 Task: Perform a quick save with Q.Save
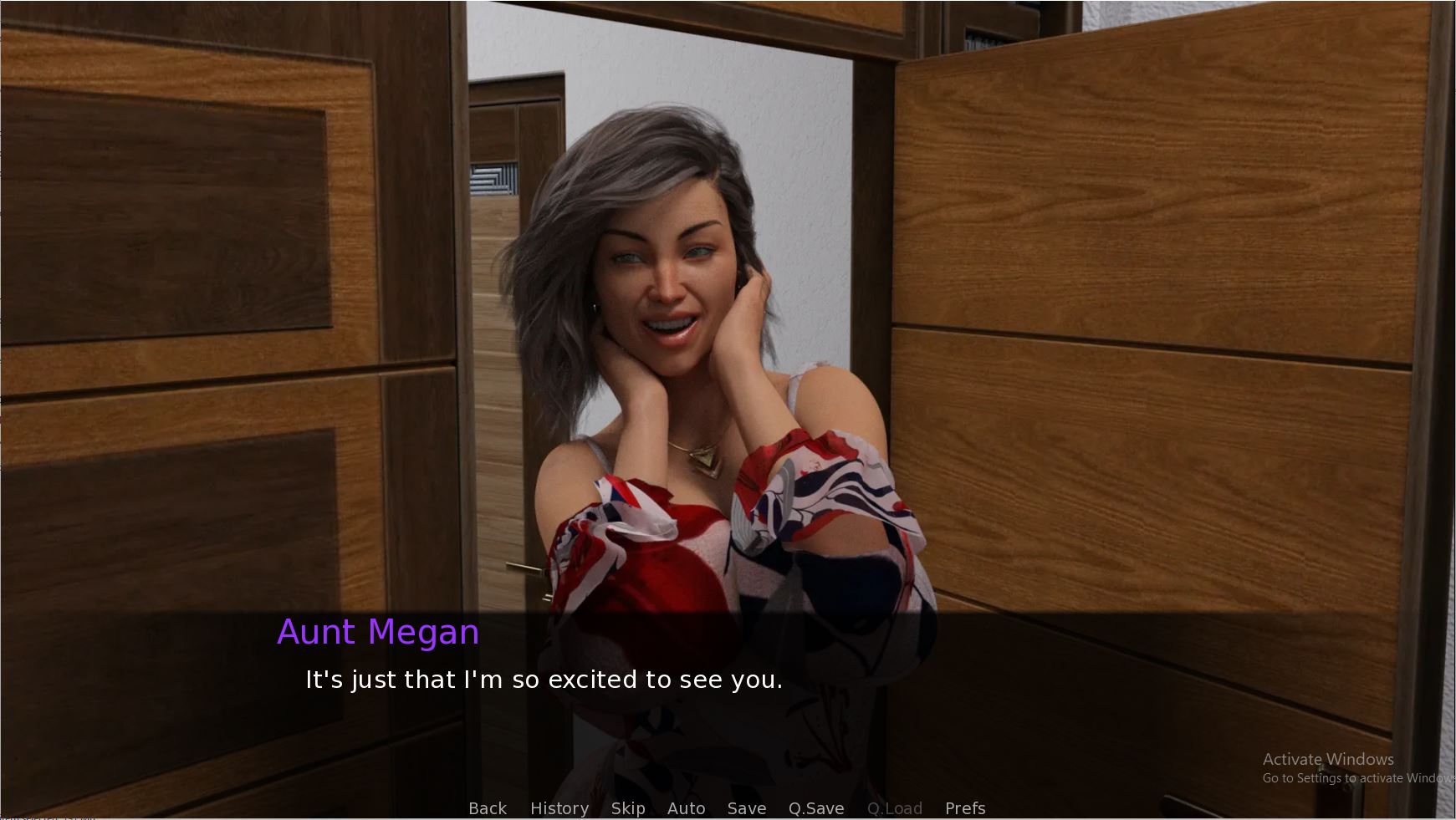816,808
